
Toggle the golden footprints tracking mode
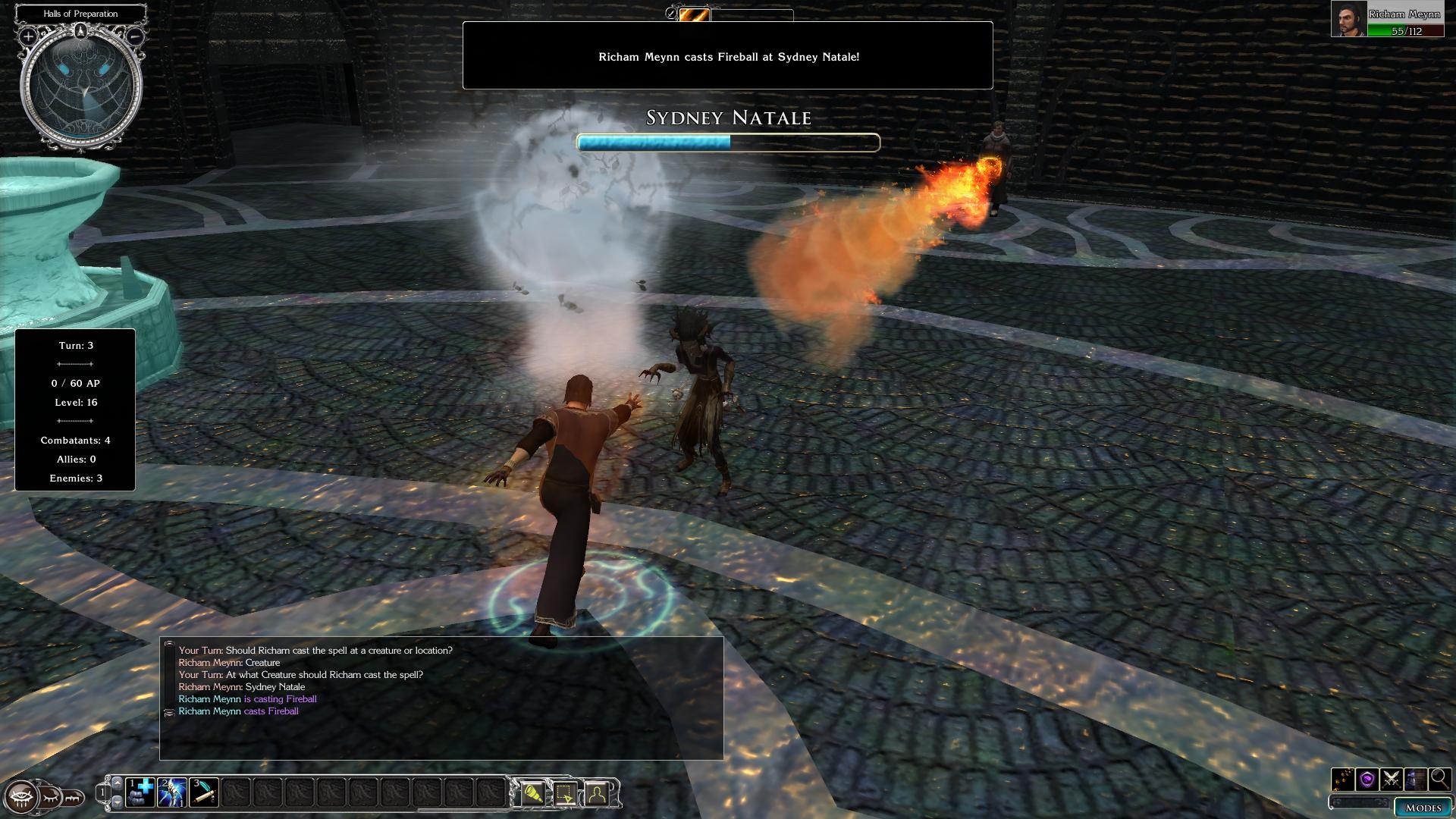pos(1343,779)
